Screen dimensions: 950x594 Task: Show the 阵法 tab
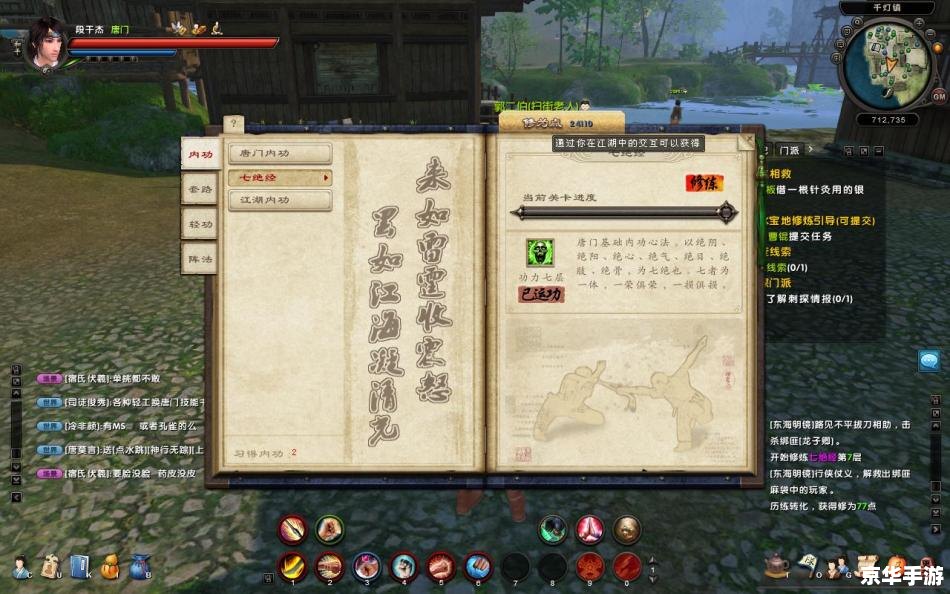click(201, 259)
